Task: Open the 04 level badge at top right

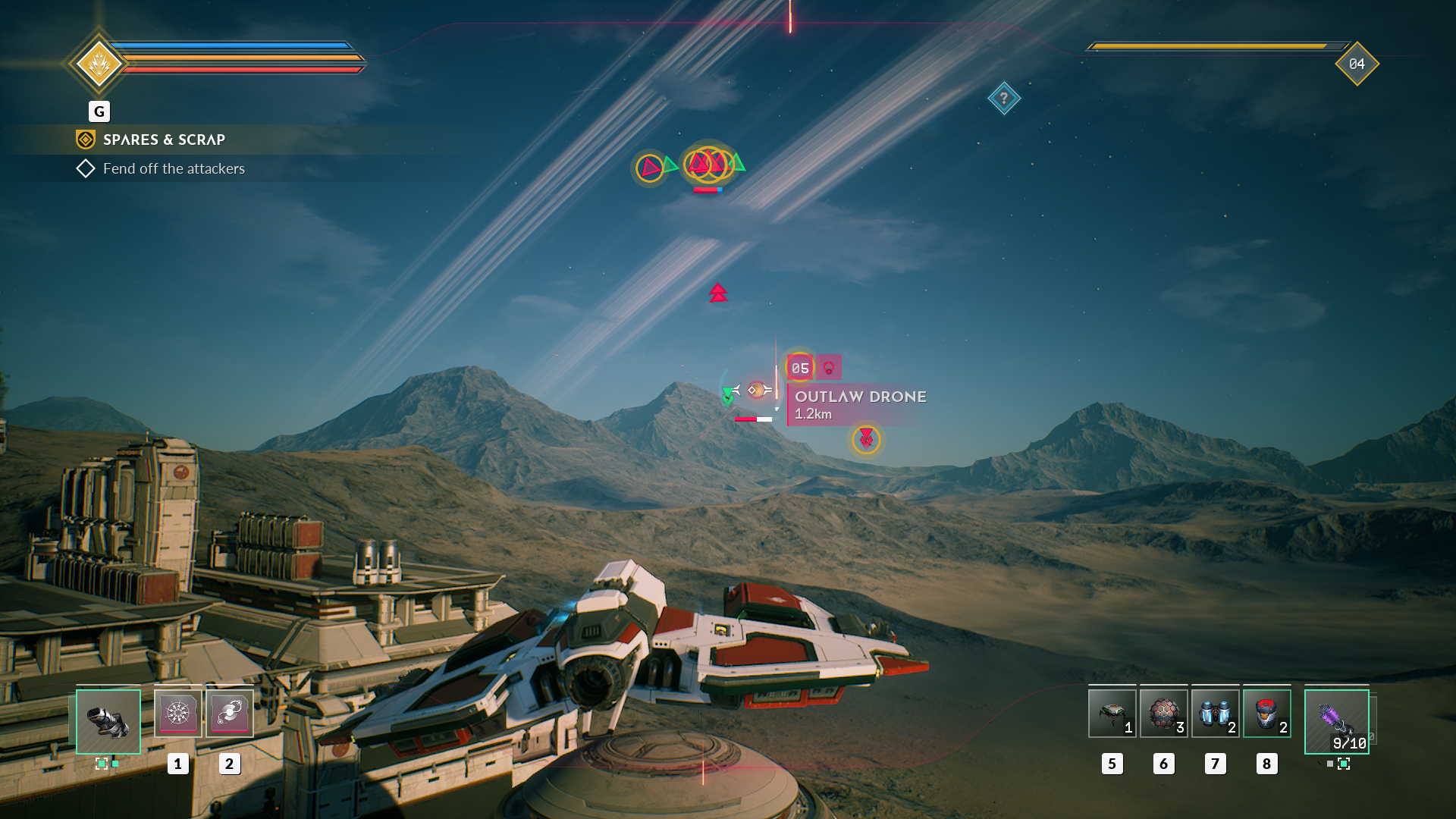Action: tap(1357, 64)
